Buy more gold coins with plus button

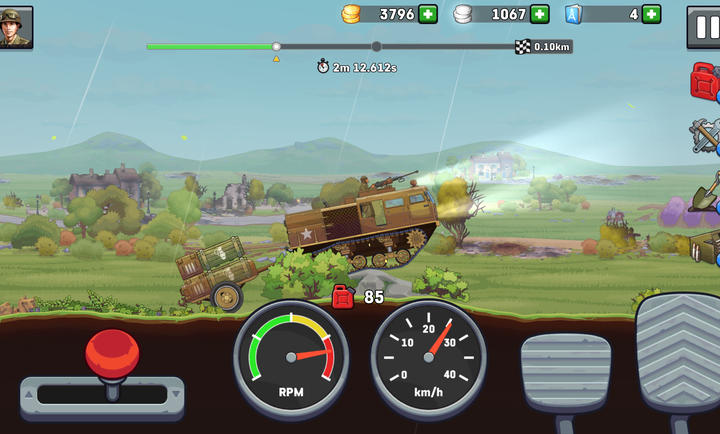click(x=428, y=14)
